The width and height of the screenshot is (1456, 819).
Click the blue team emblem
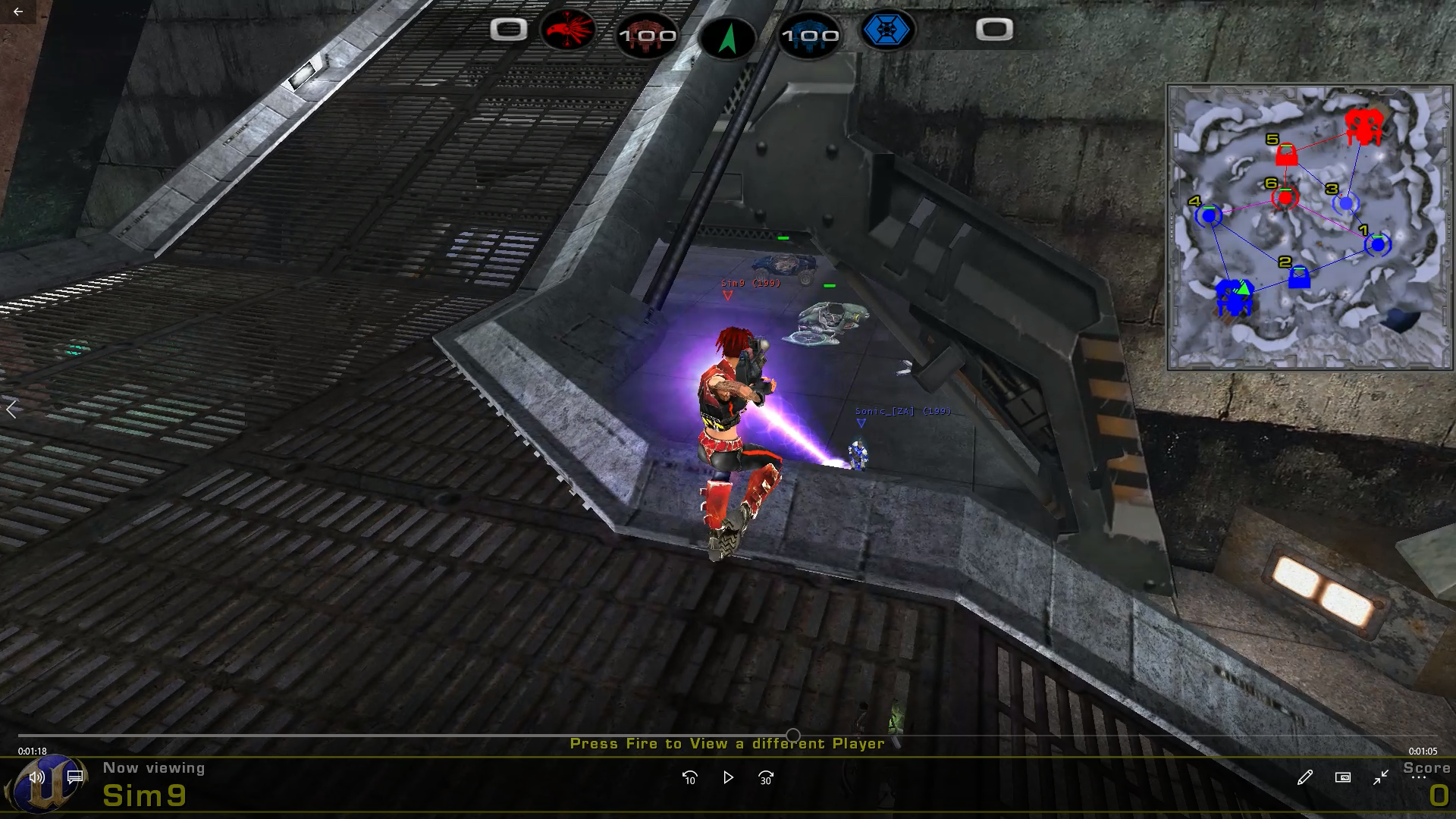887,30
